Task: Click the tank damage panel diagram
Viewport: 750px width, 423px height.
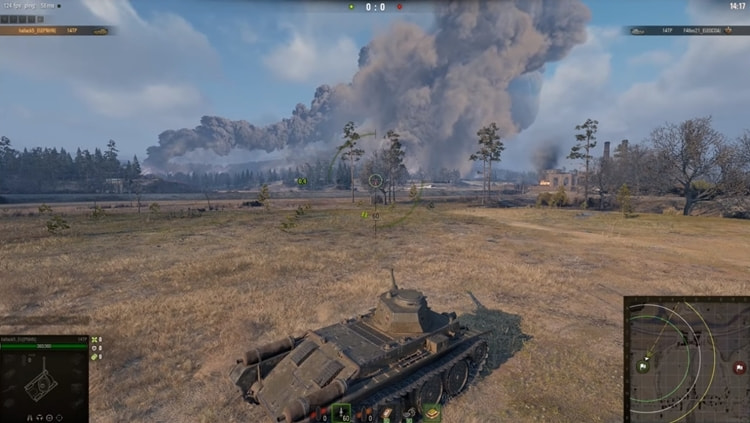Action: 42,382
